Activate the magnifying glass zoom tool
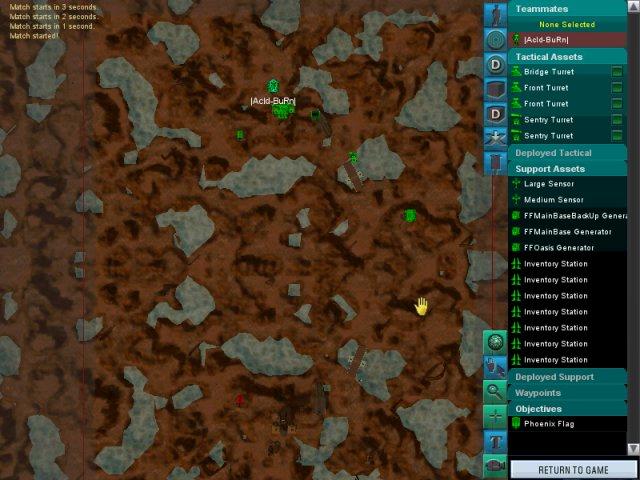The image size is (640, 480). [496, 391]
